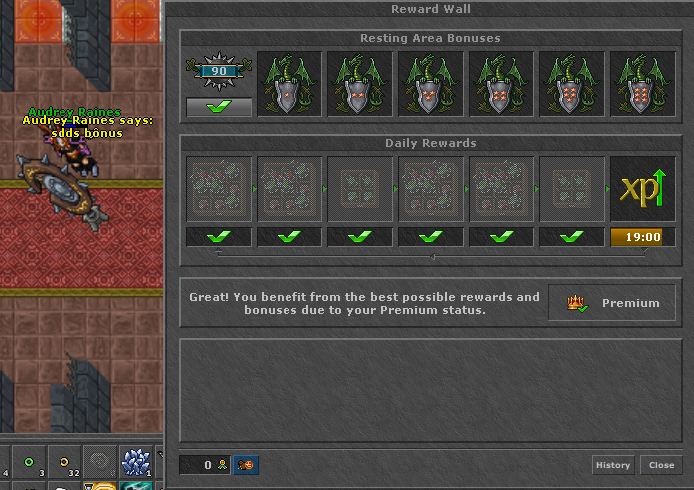Open the store icon beside the coin counter

coord(246,465)
